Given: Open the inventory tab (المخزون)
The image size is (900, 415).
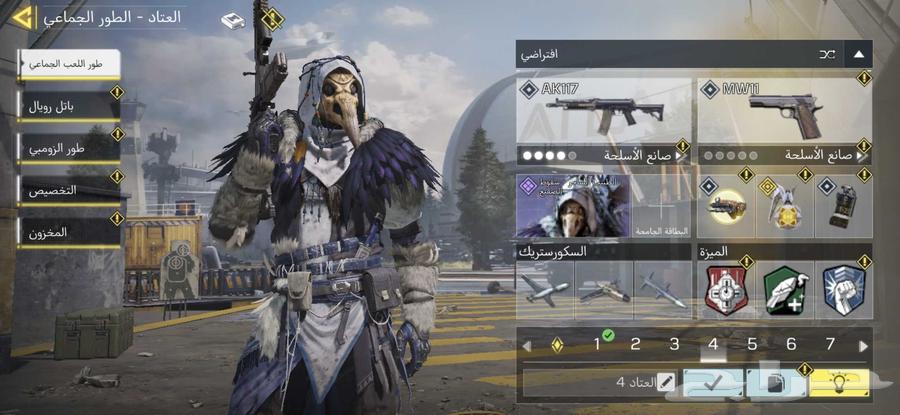Looking at the screenshot, I should coord(68,231).
